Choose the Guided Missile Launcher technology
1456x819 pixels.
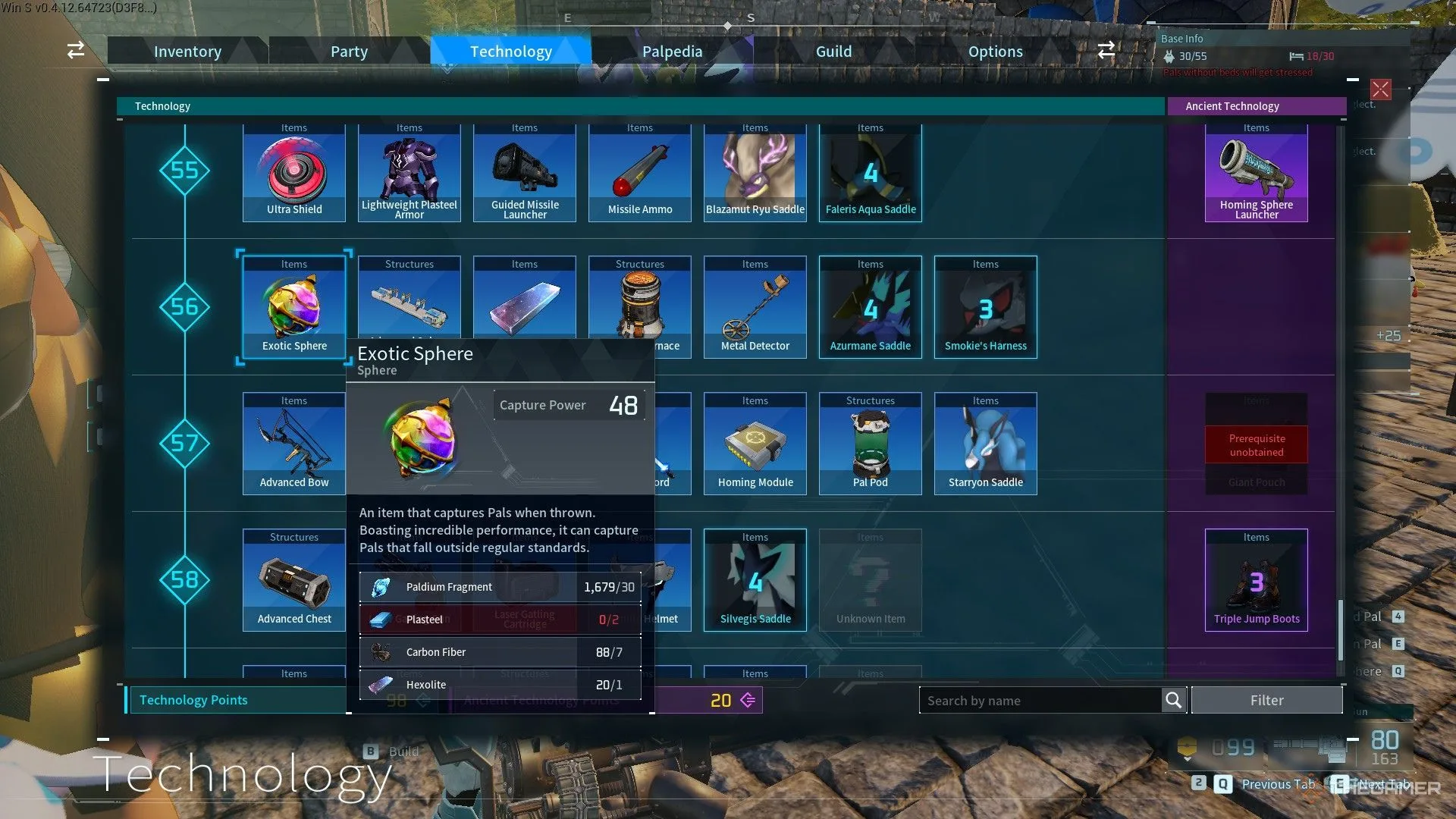coord(525,174)
